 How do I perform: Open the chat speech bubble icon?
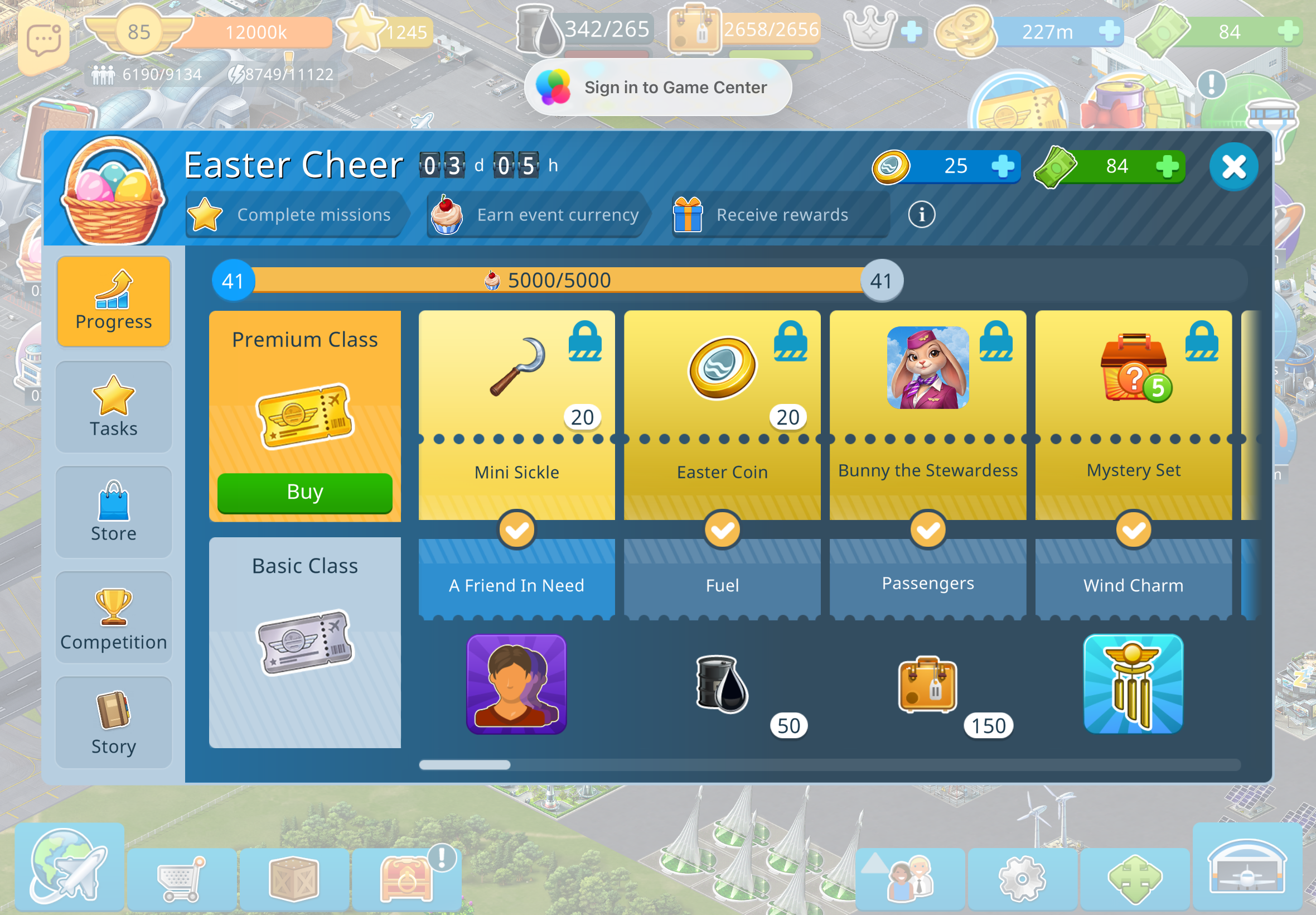(43, 40)
